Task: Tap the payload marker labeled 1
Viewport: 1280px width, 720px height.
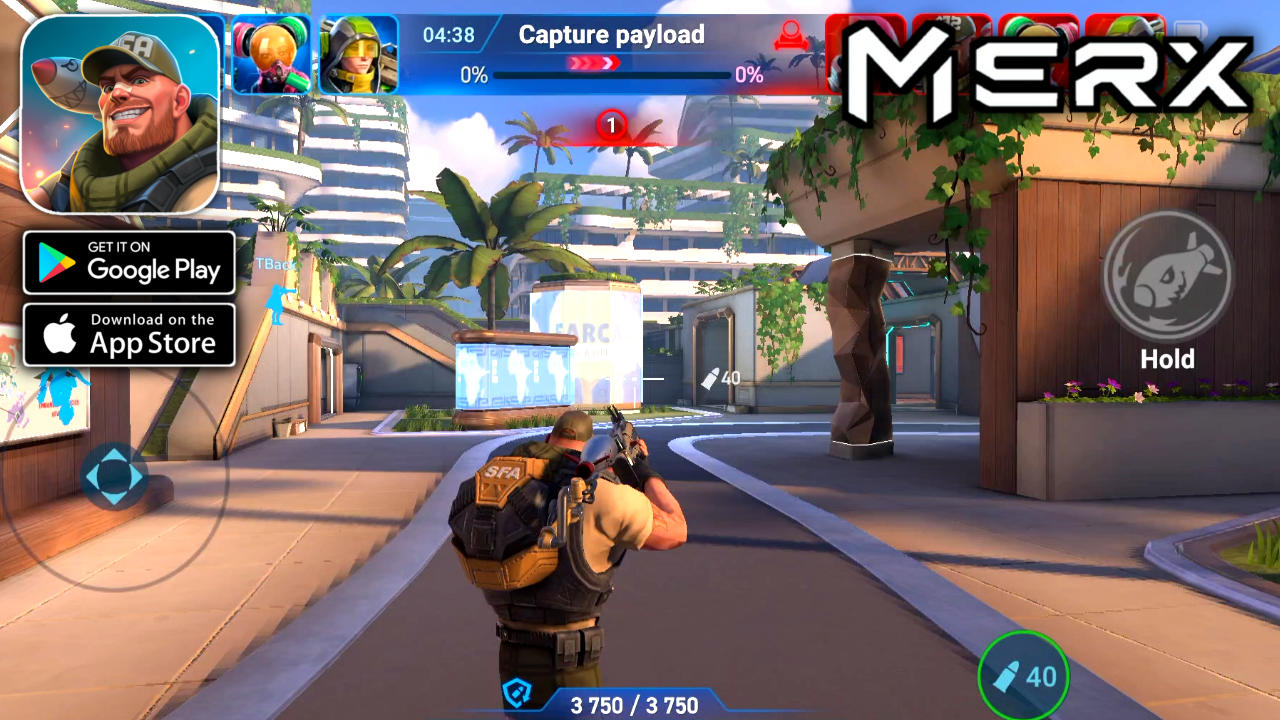Action: point(611,124)
